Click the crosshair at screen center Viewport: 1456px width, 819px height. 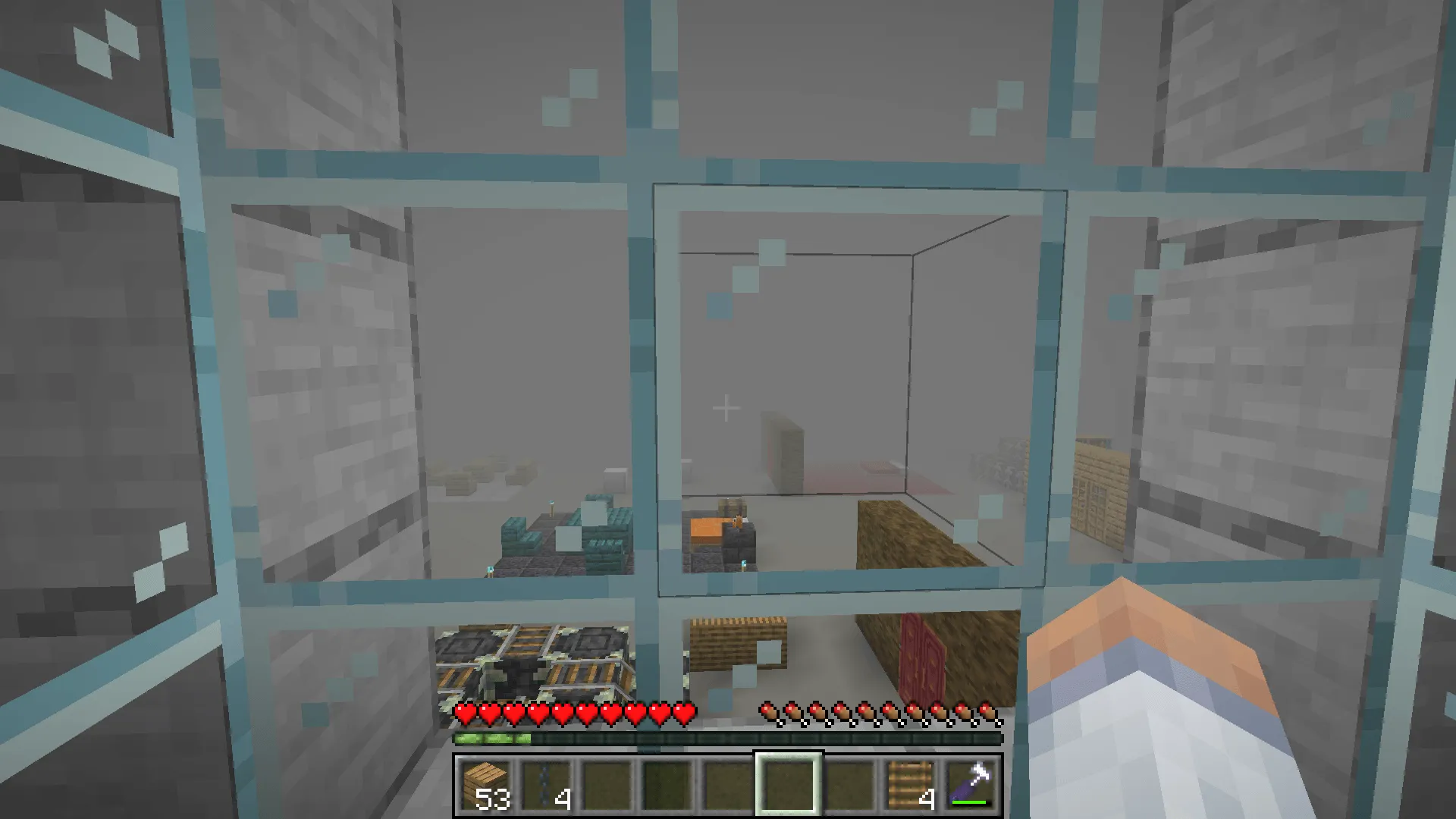pyautogui.click(x=726, y=407)
